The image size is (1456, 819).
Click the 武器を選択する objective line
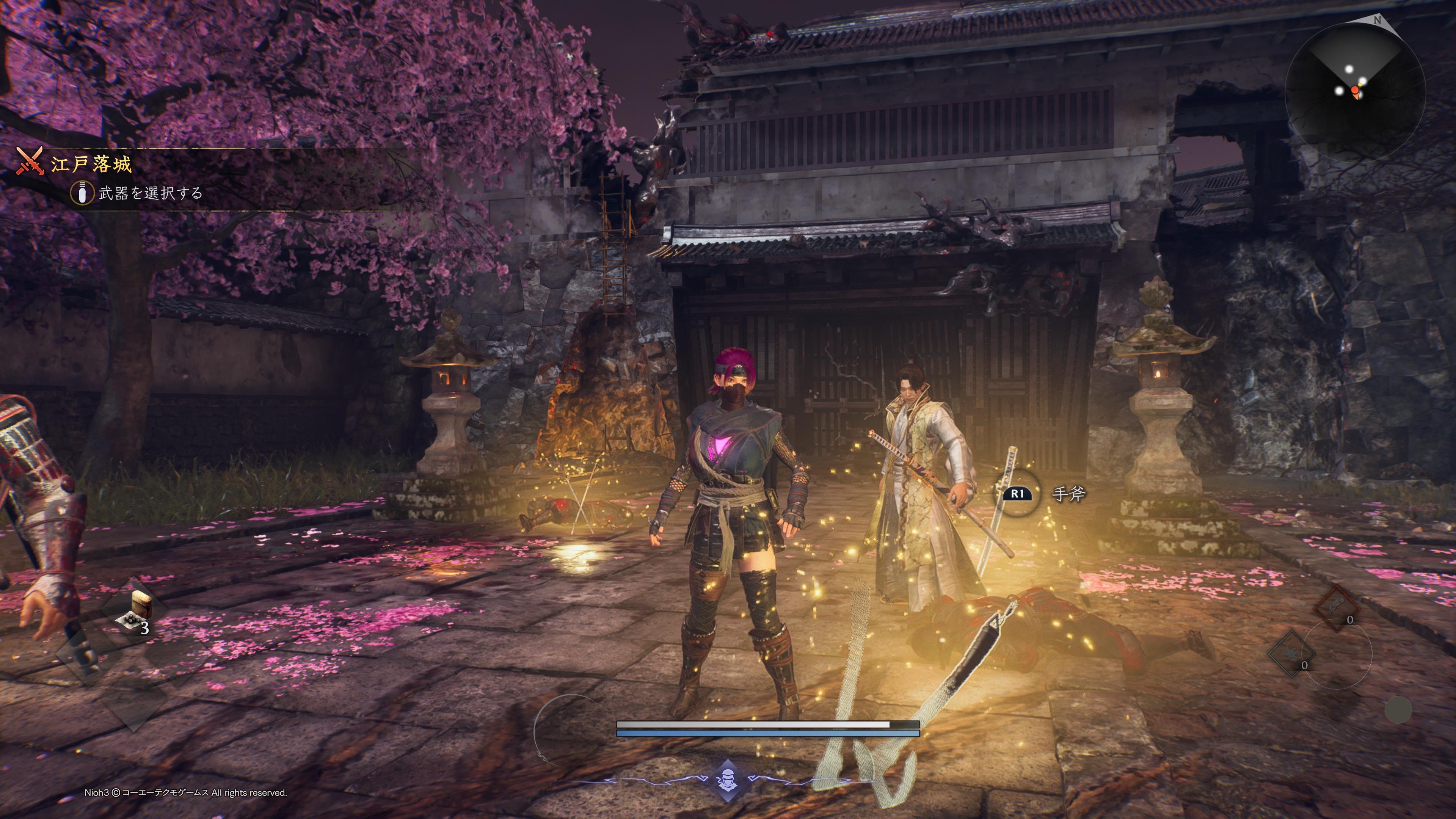click(x=151, y=193)
